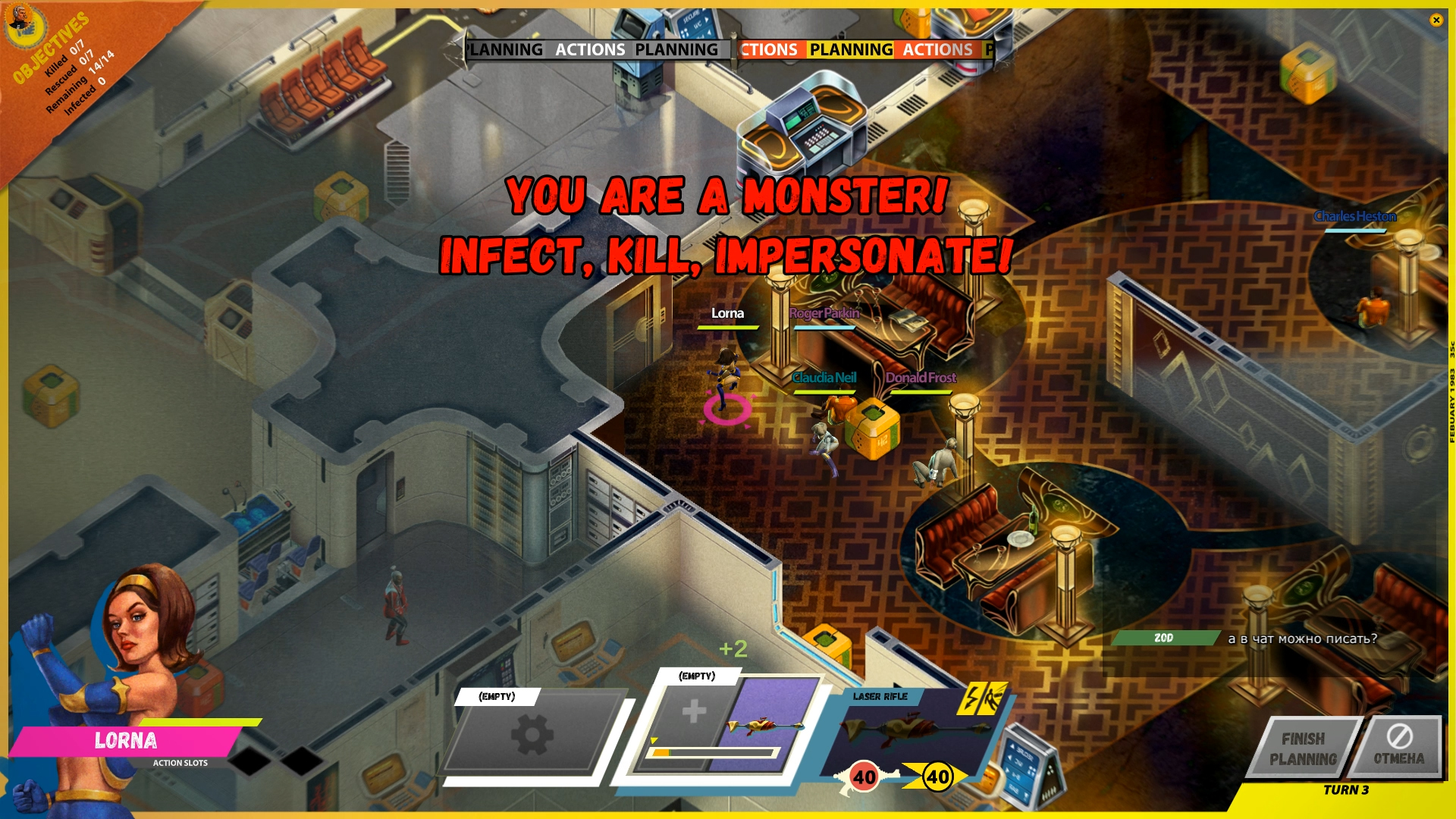Click the plus icon on the empty equipment slot
Viewport: 1456px width, 819px height.
[x=695, y=711]
